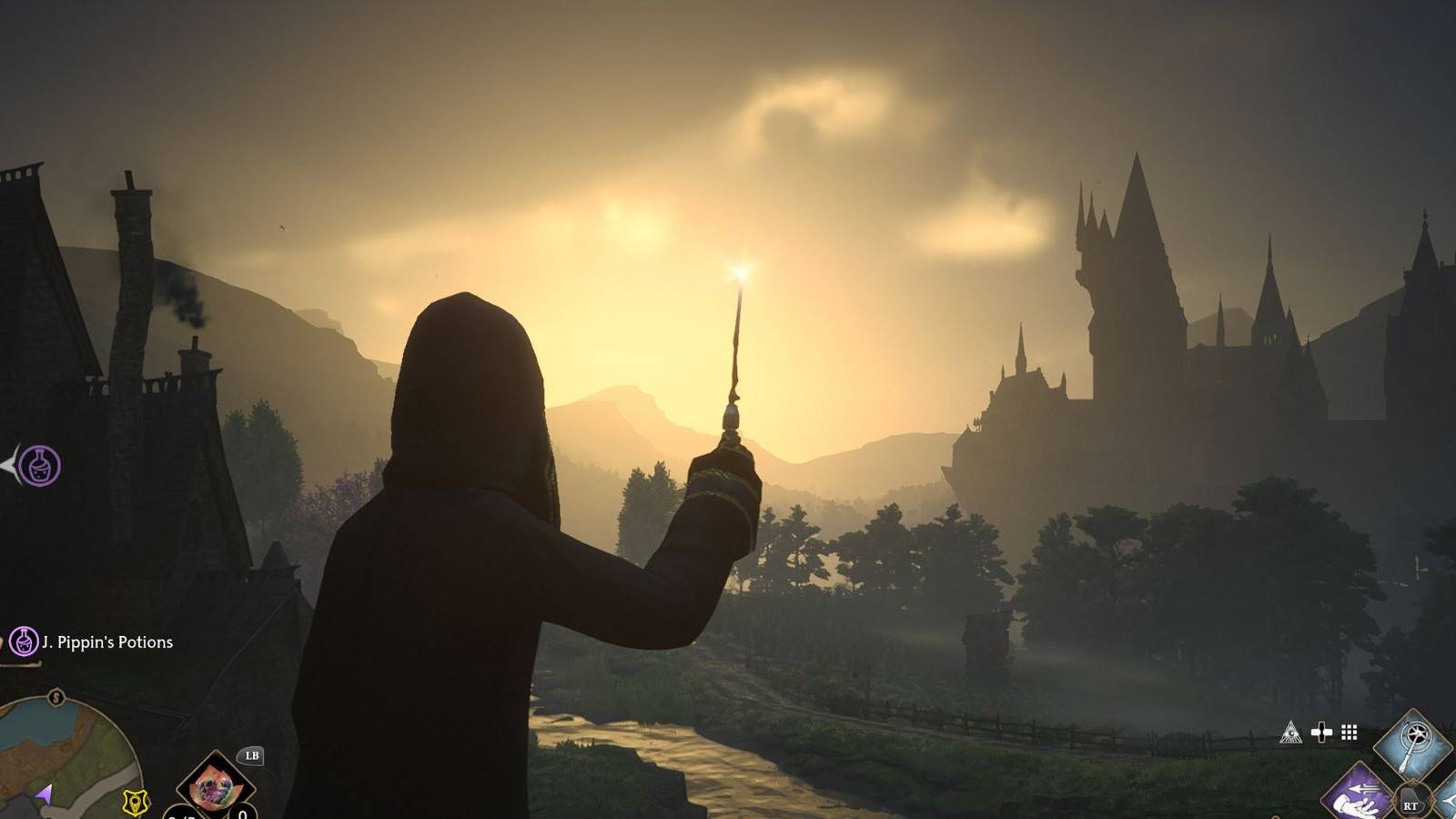The height and width of the screenshot is (819, 1456).
Task: Click the Eye-of-Providence quest tracker icon
Action: pos(1292,732)
